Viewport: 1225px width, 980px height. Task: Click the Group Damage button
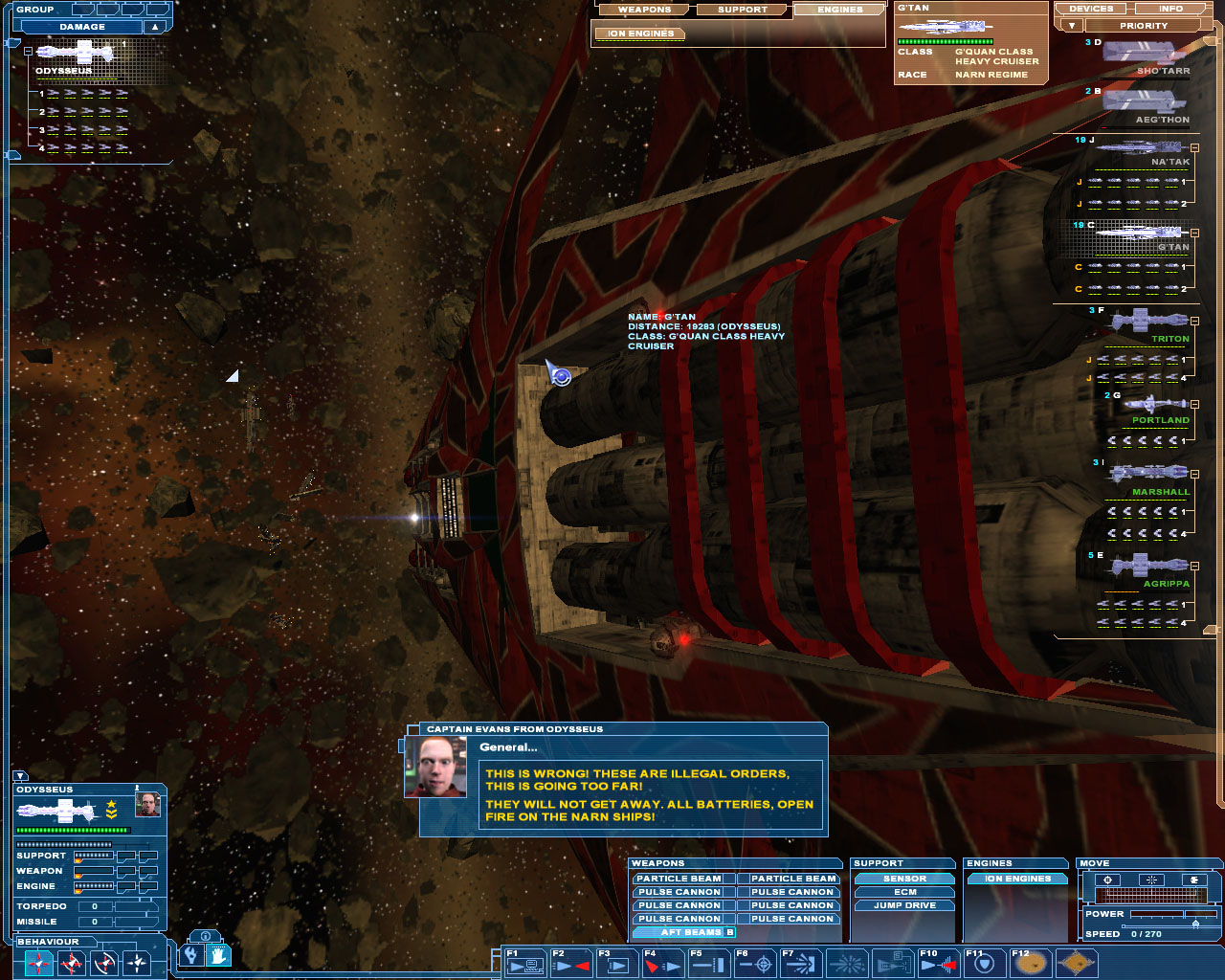82,27
